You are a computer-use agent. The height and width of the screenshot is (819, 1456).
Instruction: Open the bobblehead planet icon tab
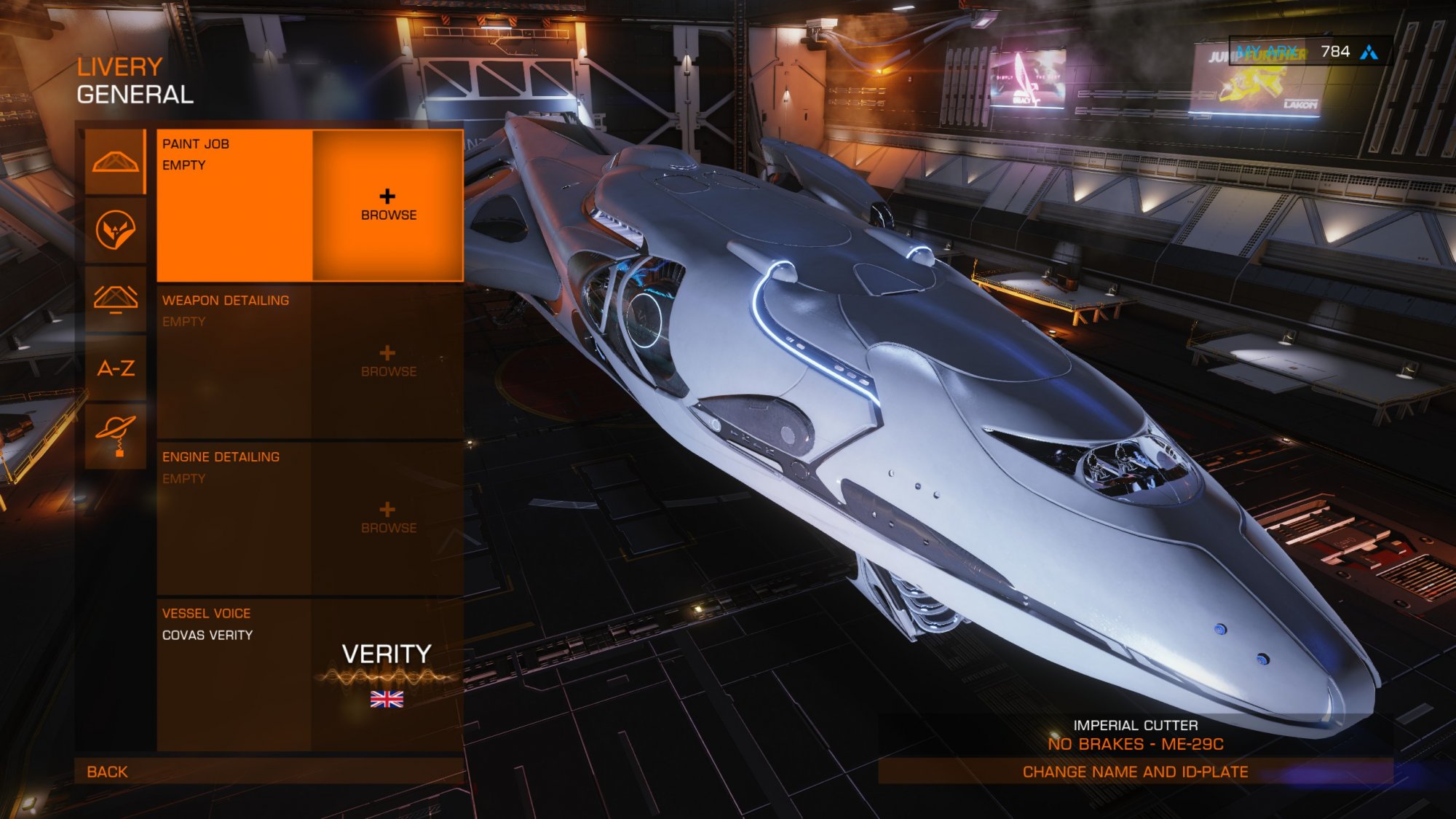(x=116, y=435)
